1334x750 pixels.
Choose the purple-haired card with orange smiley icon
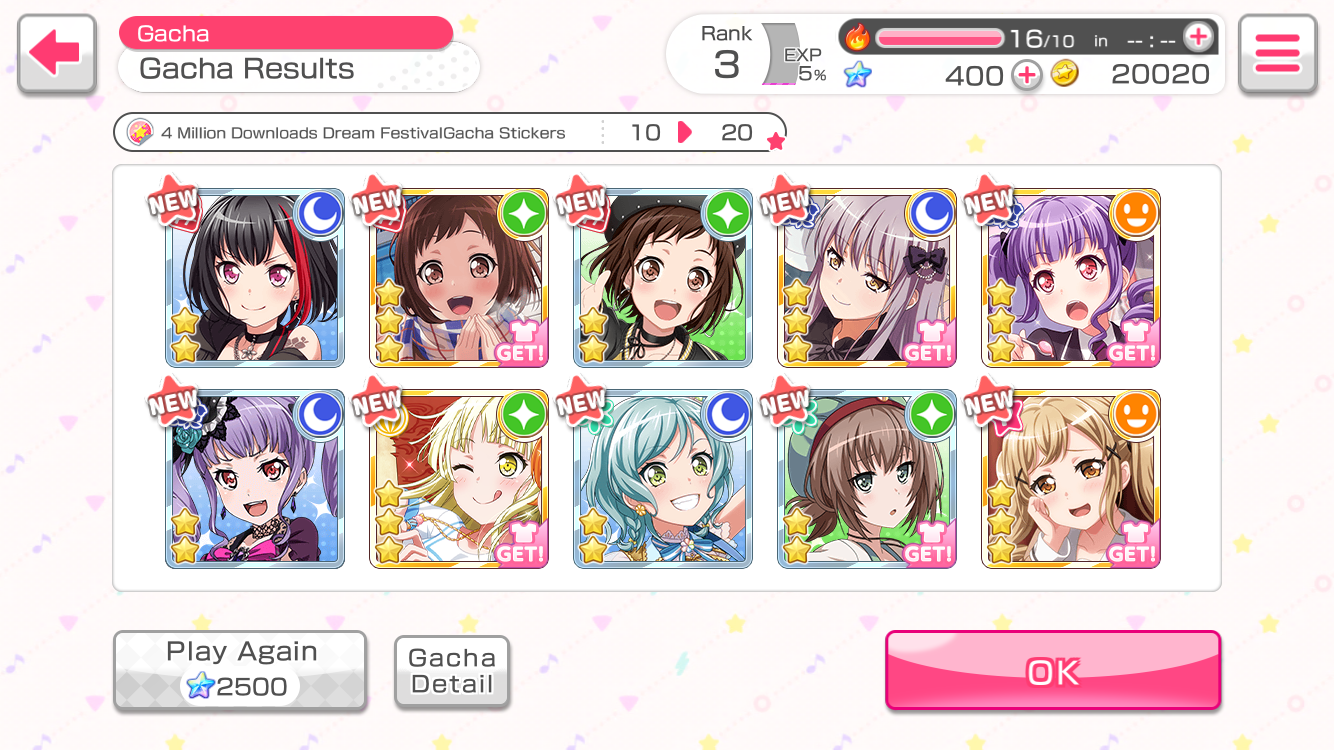coord(1070,278)
